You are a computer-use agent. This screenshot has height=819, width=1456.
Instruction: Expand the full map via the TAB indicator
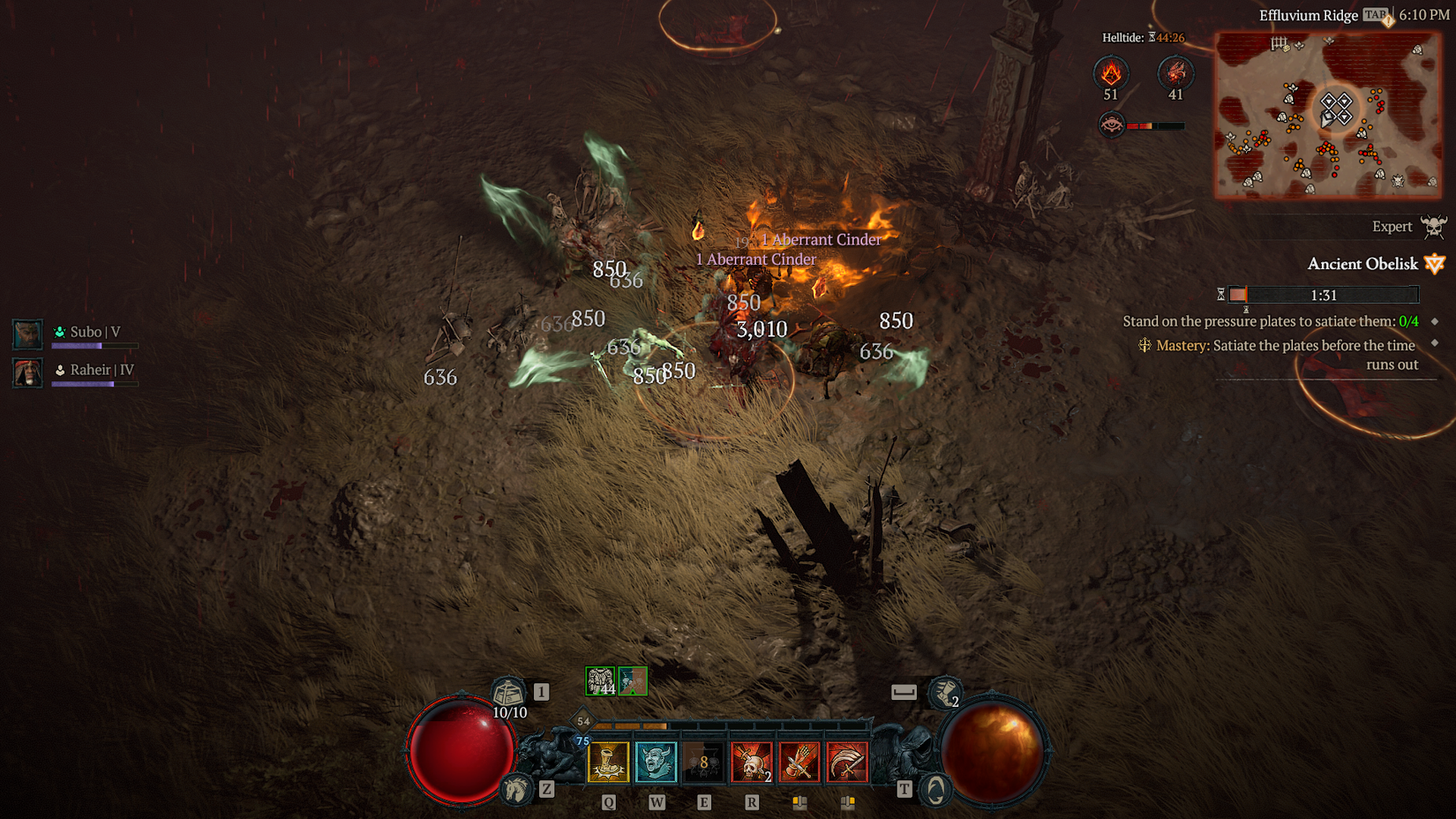1375,15
